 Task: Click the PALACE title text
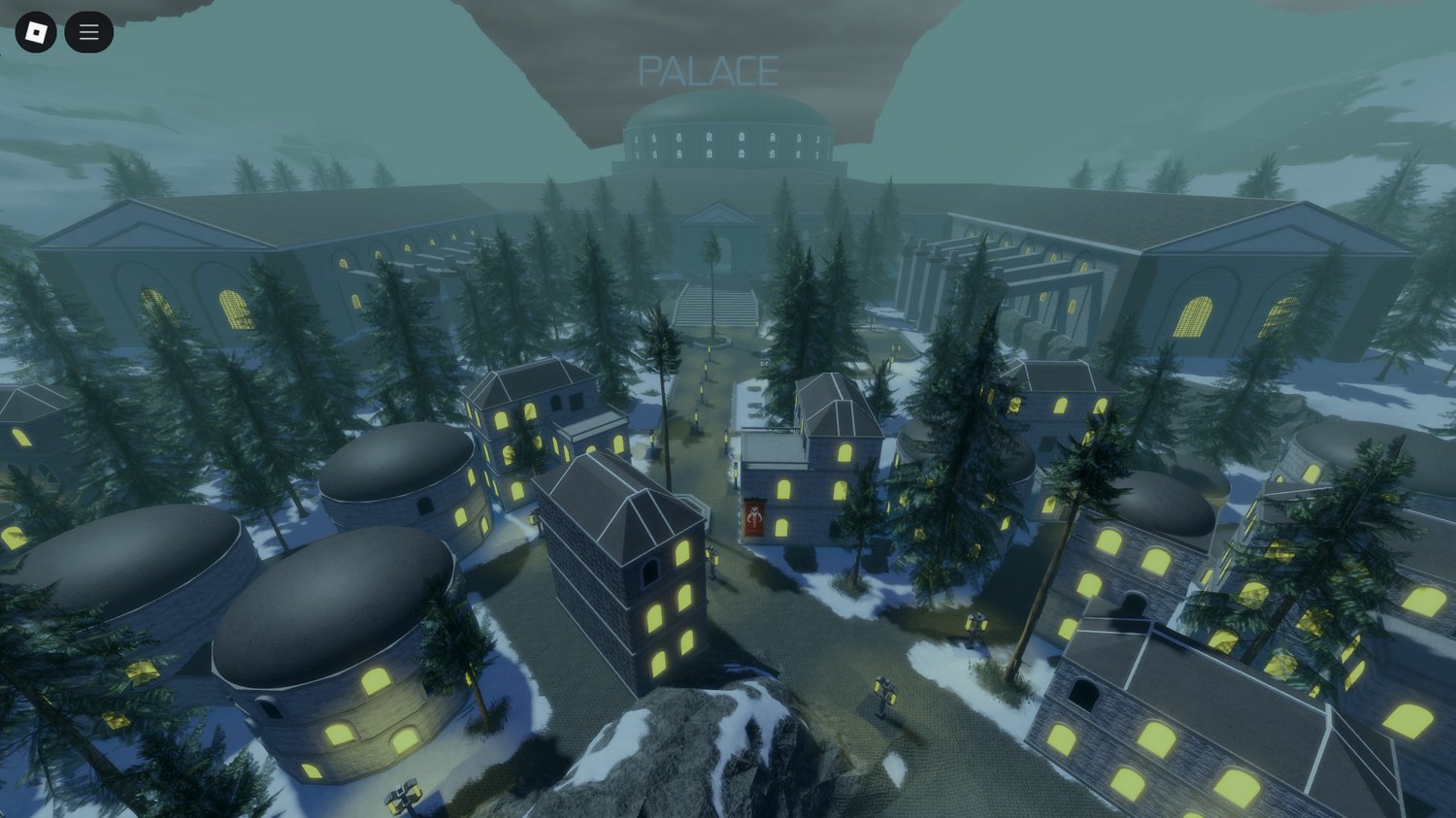coord(710,69)
